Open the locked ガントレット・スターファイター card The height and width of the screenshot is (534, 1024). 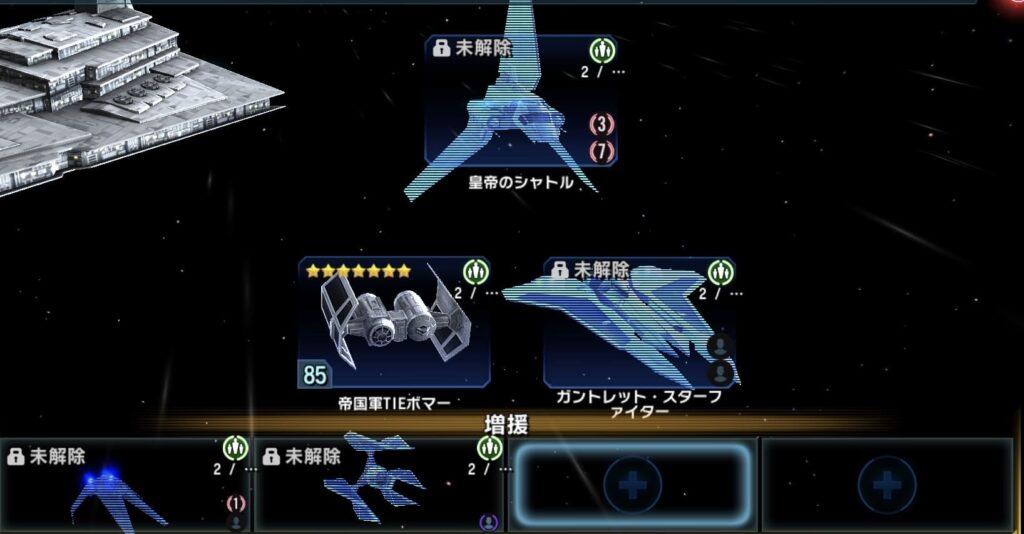[639, 323]
